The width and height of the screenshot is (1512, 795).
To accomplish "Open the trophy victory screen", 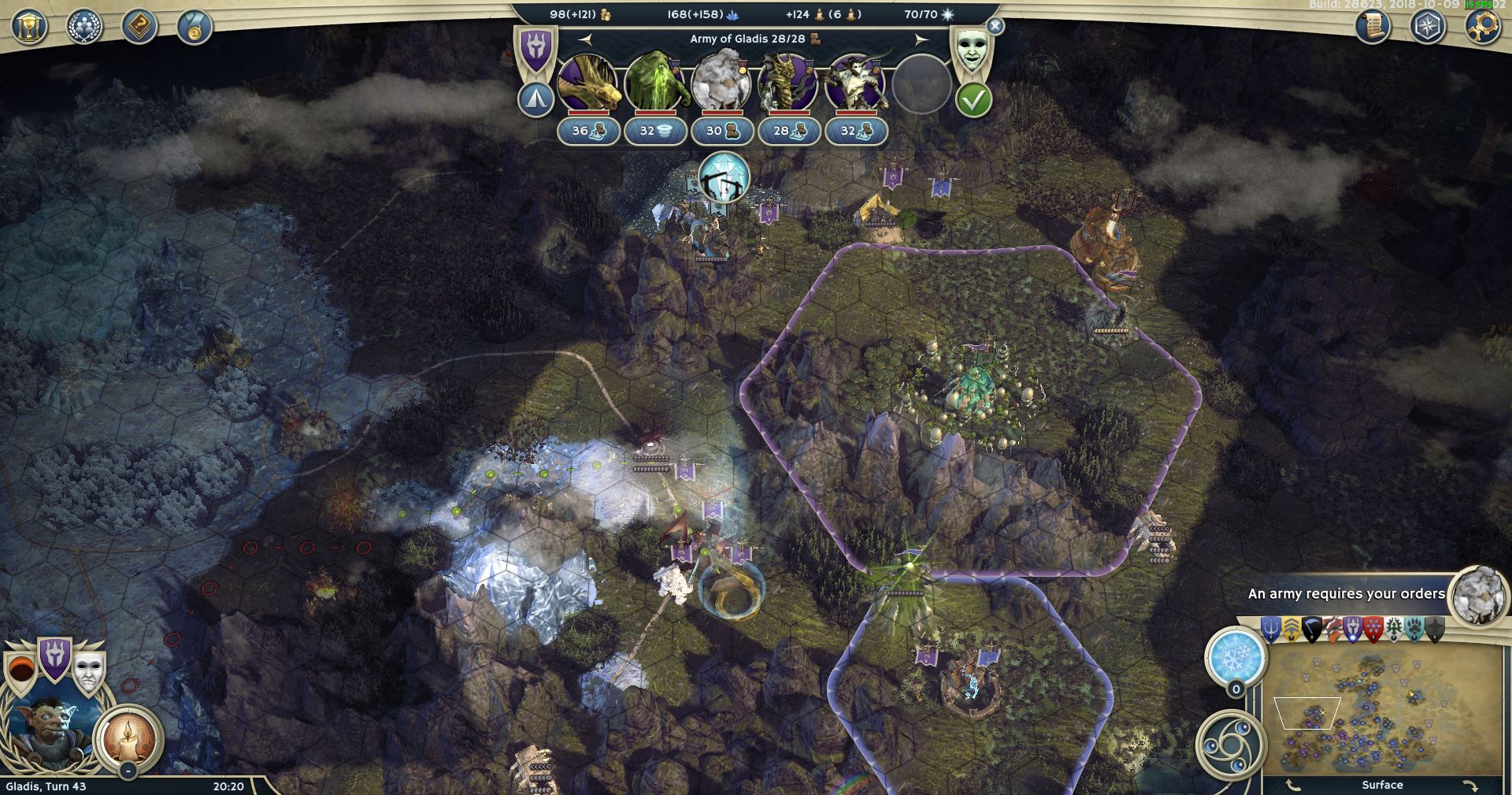I will point(29,28).
